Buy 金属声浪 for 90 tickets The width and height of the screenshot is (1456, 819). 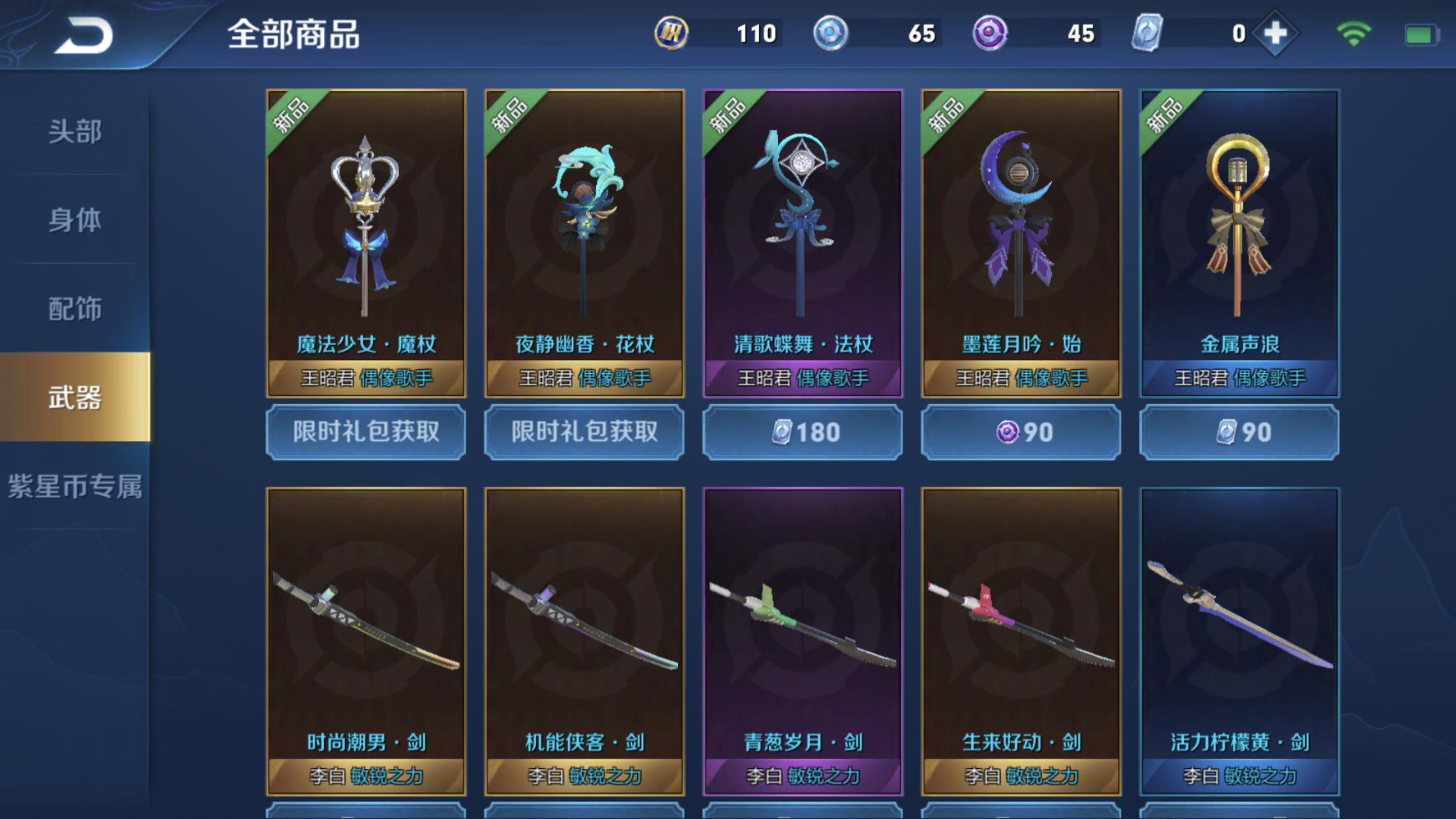coord(1239,432)
